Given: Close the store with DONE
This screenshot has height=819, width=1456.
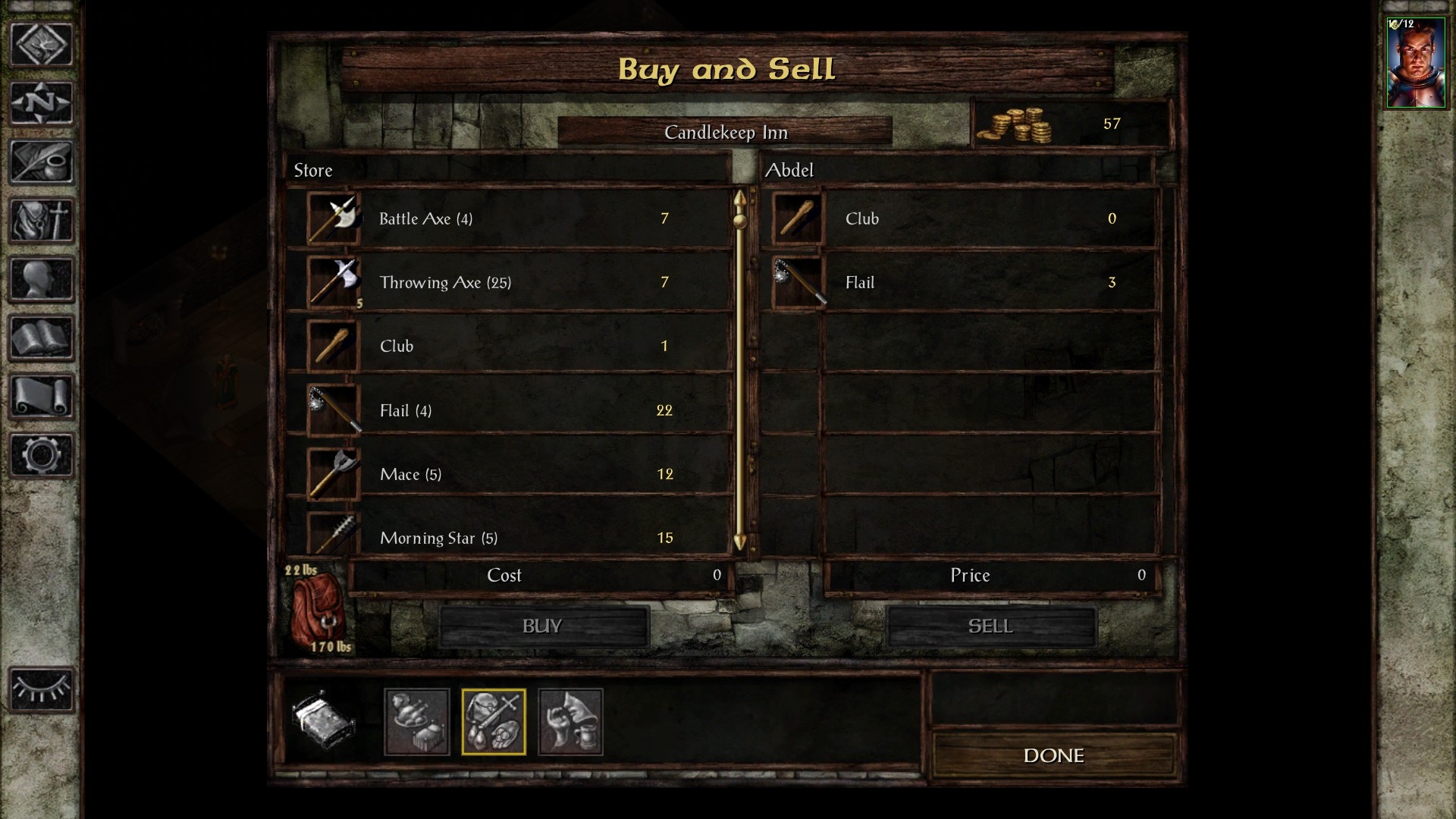Looking at the screenshot, I should [x=1053, y=755].
